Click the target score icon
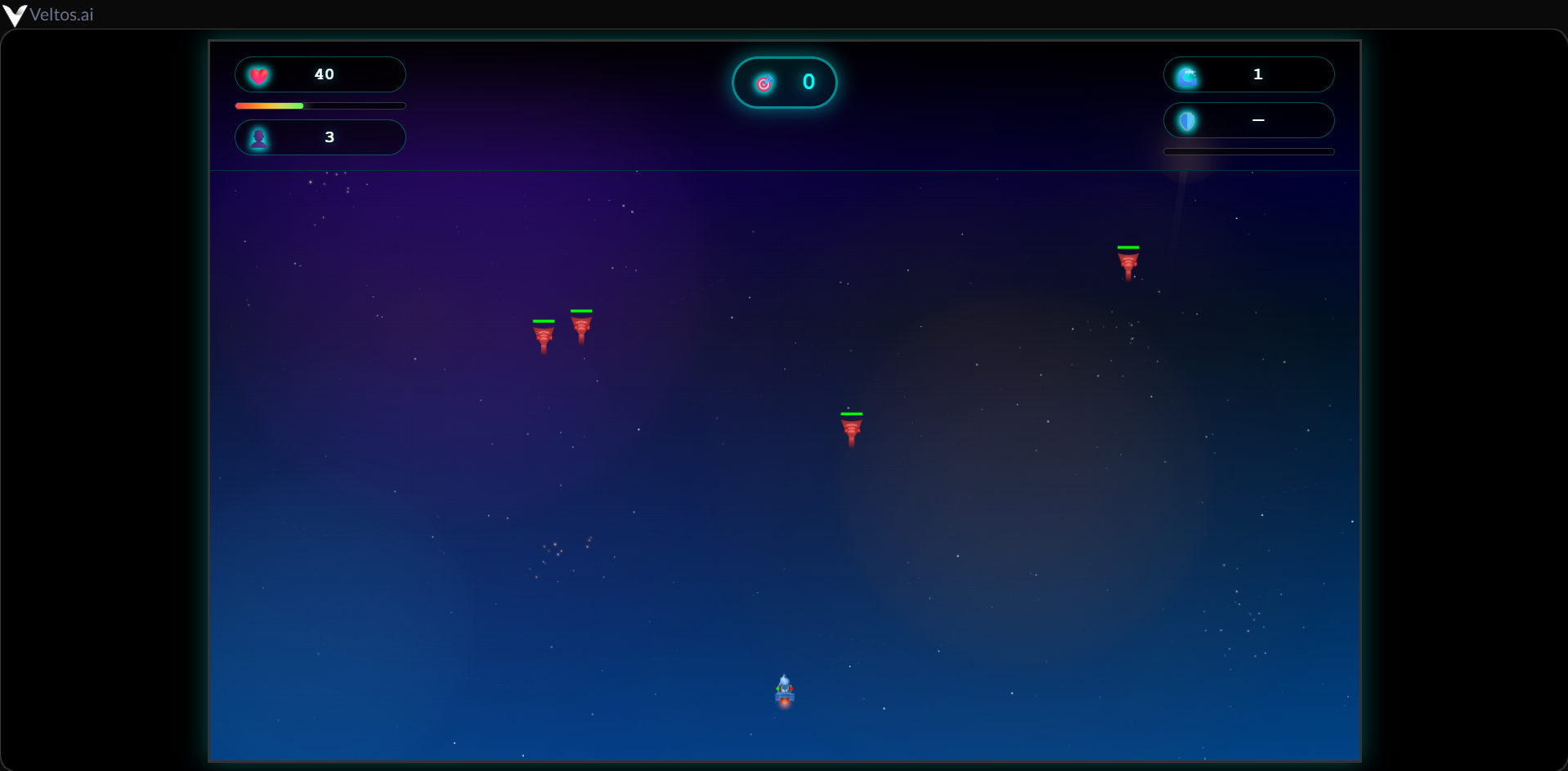Image resolution: width=1568 pixels, height=771 pixels. point(764,82)
